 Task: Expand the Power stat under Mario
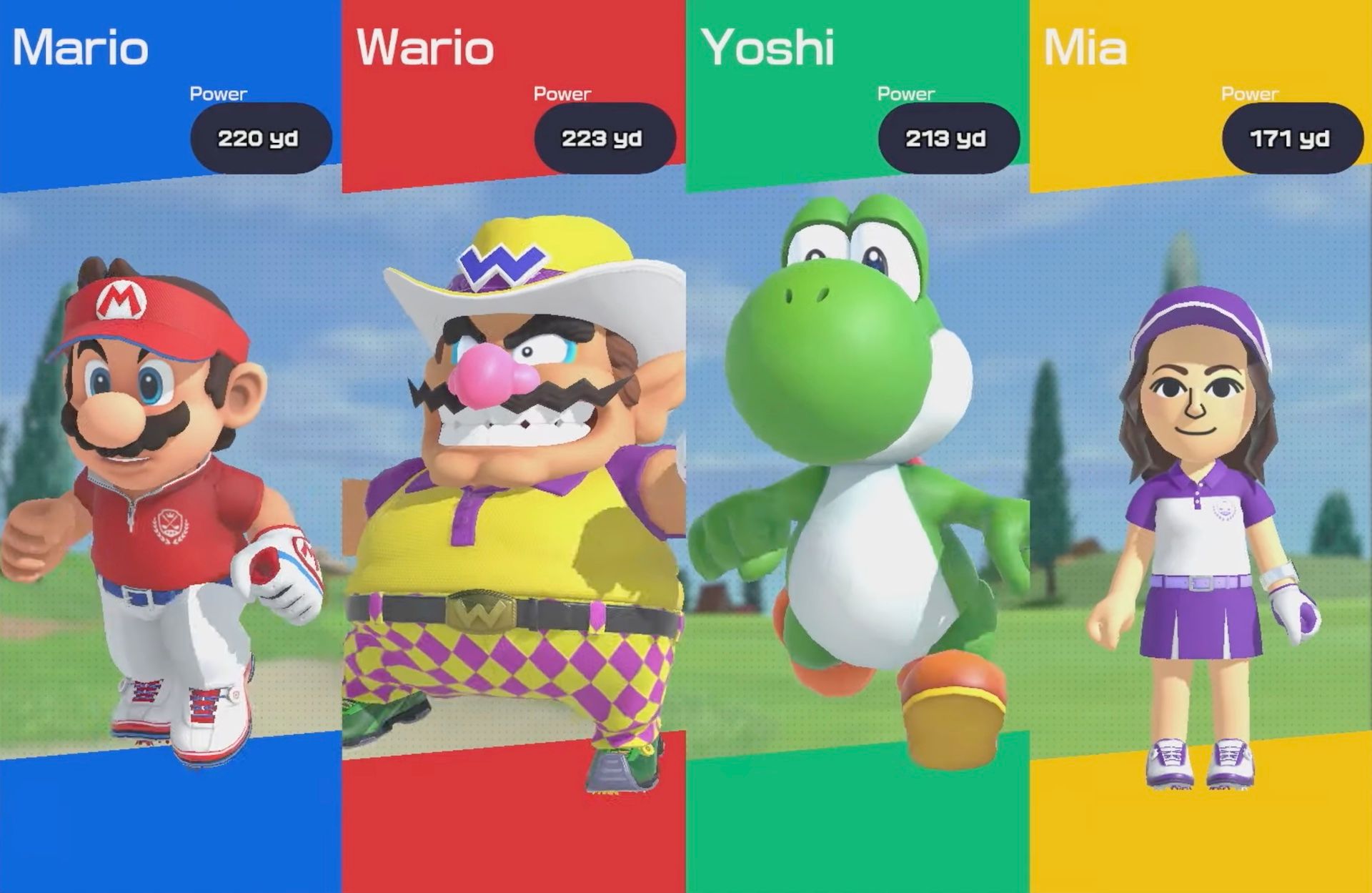pyautogui.click(x=218, y=93)
